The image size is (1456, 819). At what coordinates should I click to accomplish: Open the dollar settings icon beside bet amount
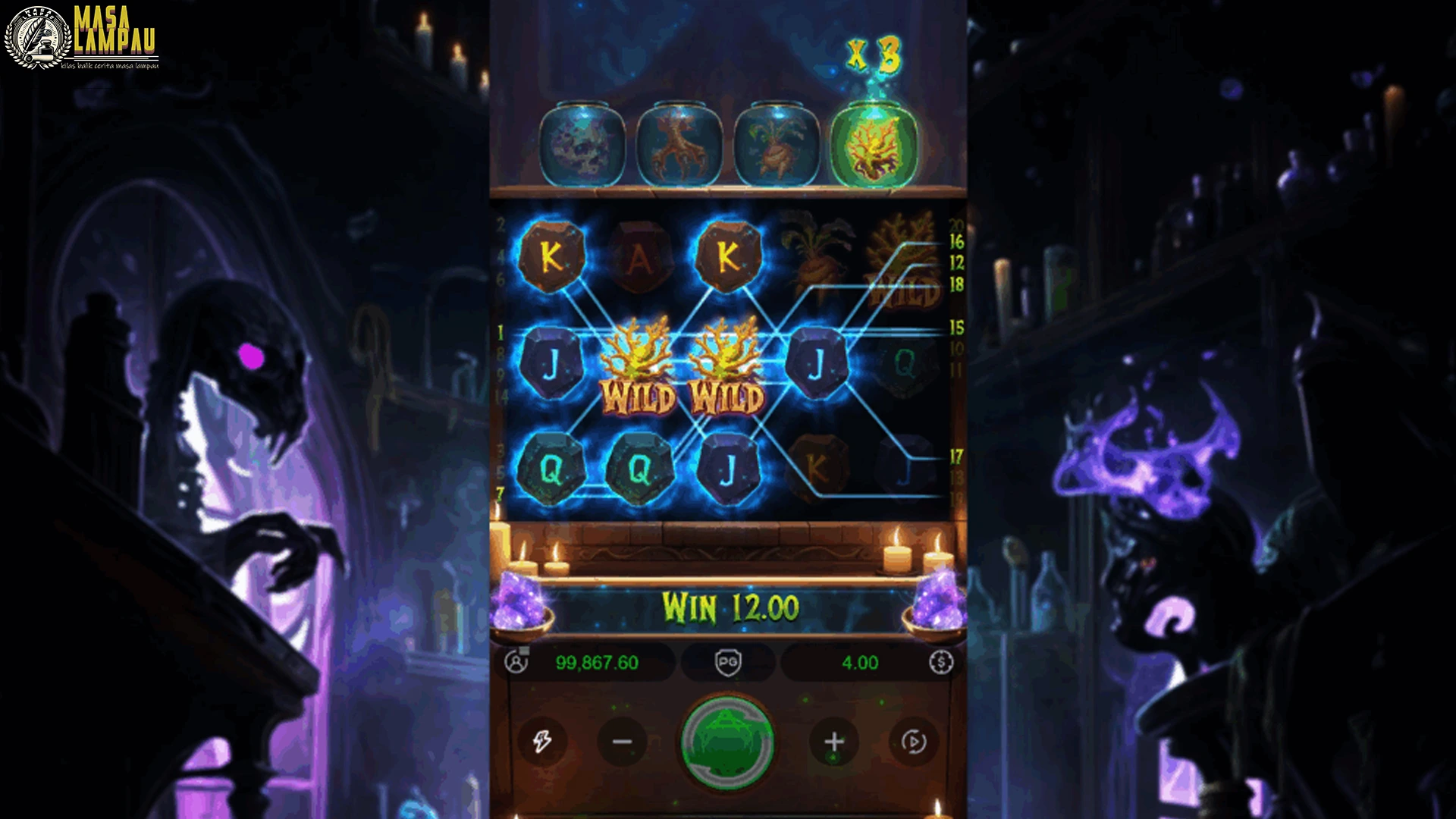[940, 662]
